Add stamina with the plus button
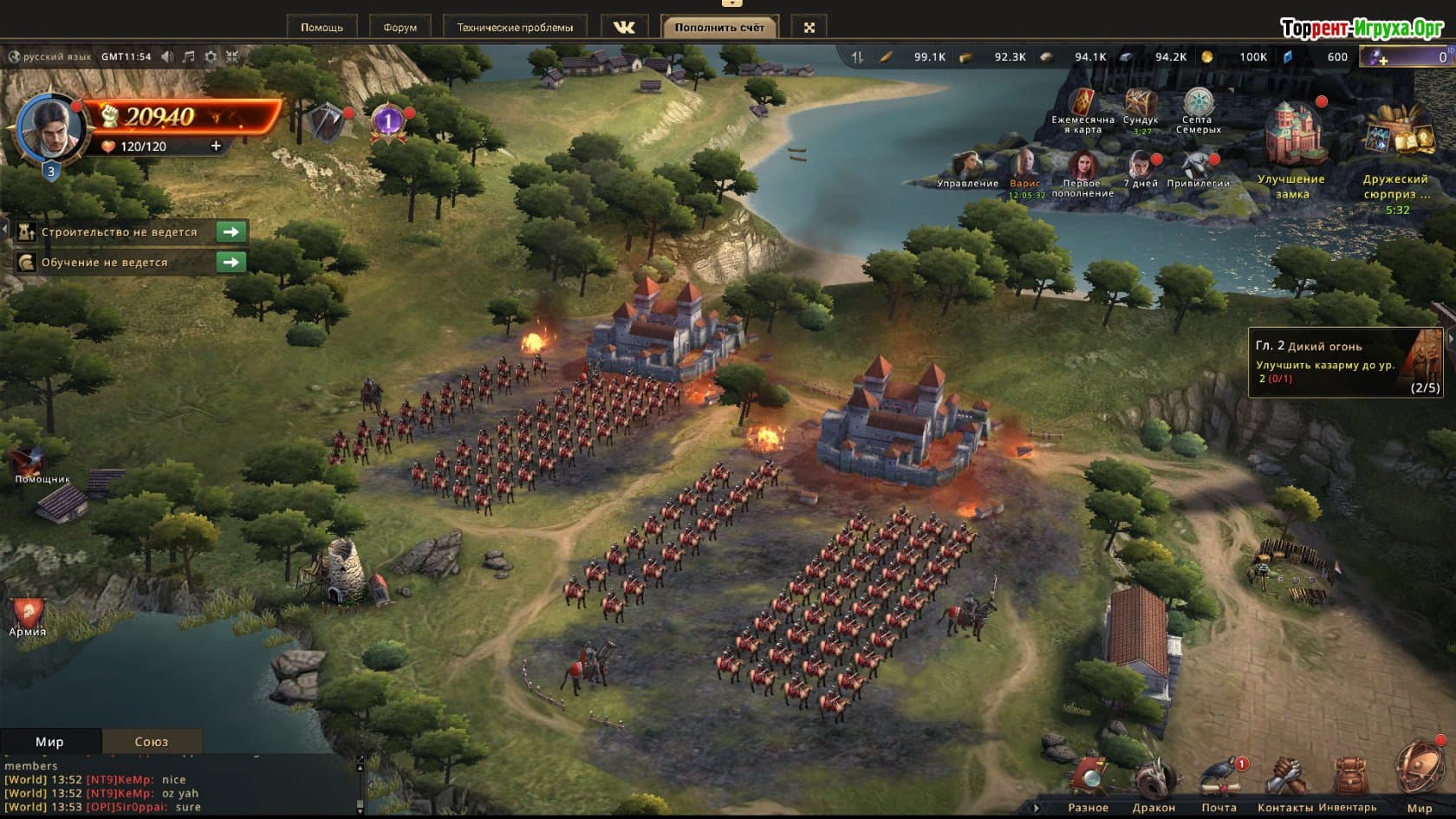 pyautogui.click(x=216, y=146)
